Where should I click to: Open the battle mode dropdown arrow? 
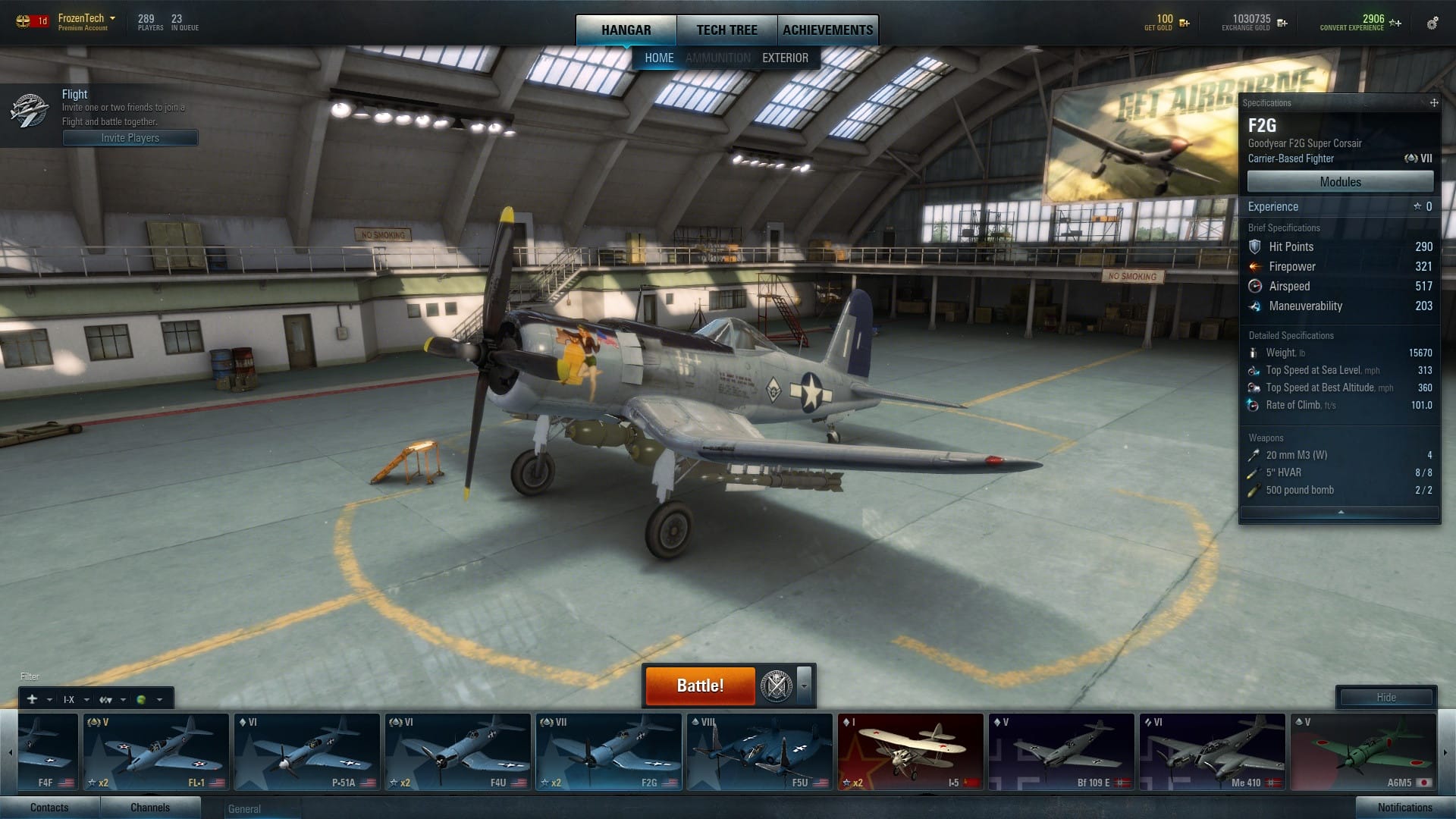click(x=805, y=686)
